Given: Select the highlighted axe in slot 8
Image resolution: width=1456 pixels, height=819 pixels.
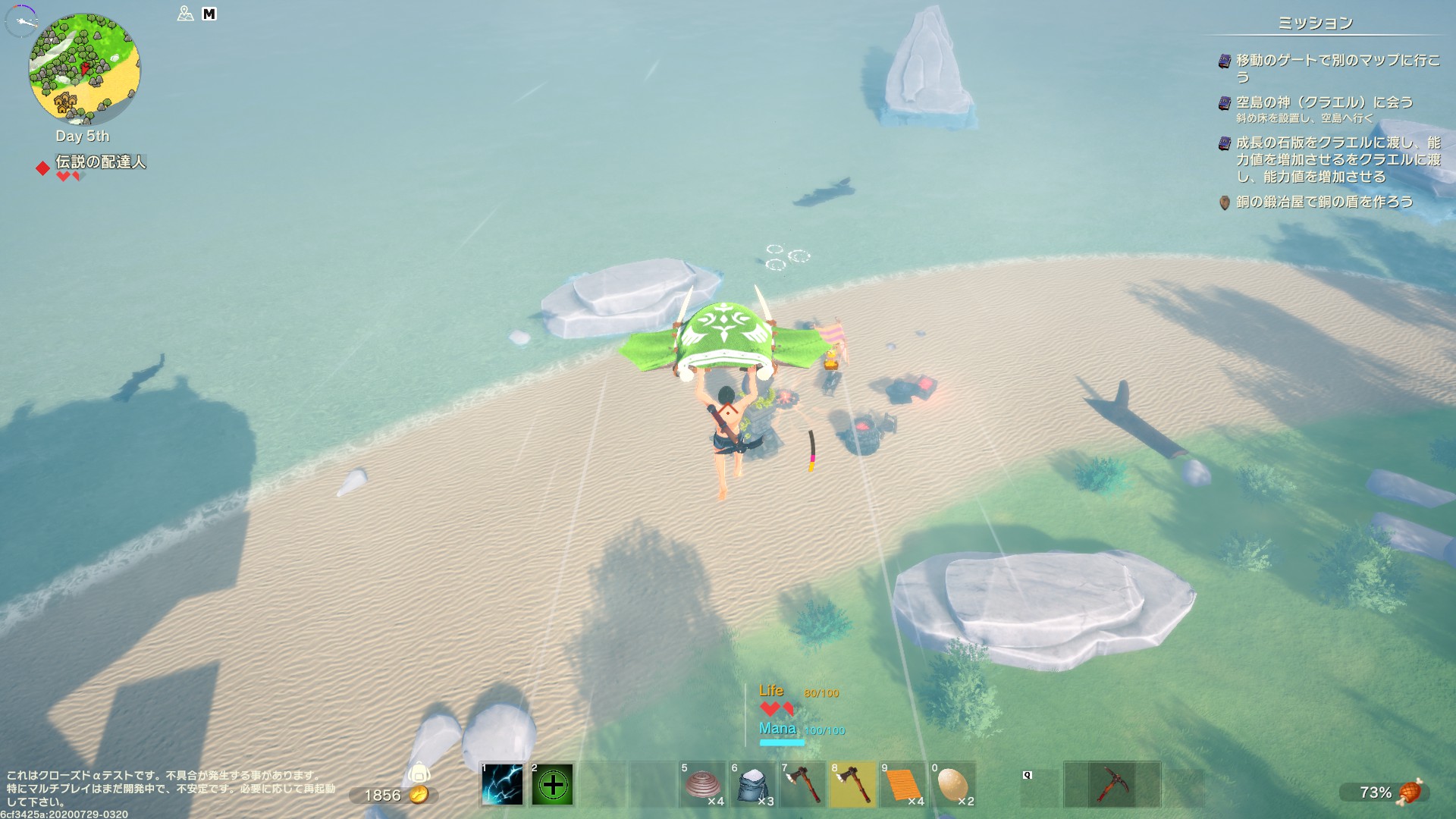Looking at the screenshot, I should (x=853, y=784).
